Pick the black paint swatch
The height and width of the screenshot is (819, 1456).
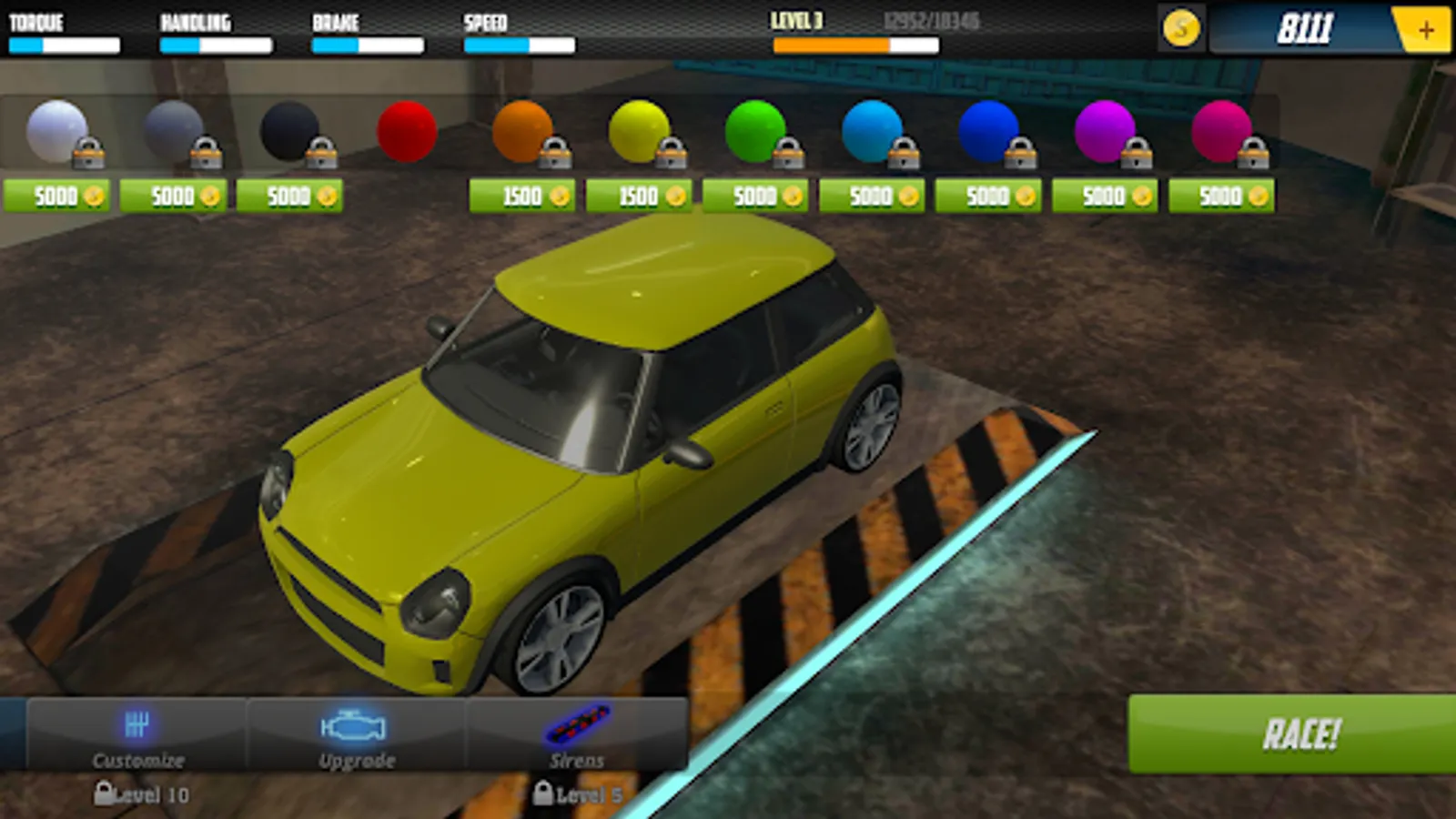(x=289, y=132)
